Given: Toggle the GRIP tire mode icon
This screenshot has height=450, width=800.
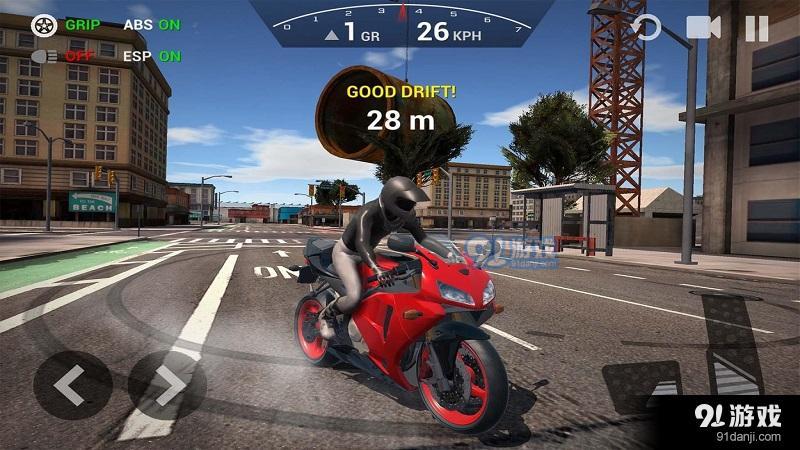Looking at the screenshot, I should (44, 24).
